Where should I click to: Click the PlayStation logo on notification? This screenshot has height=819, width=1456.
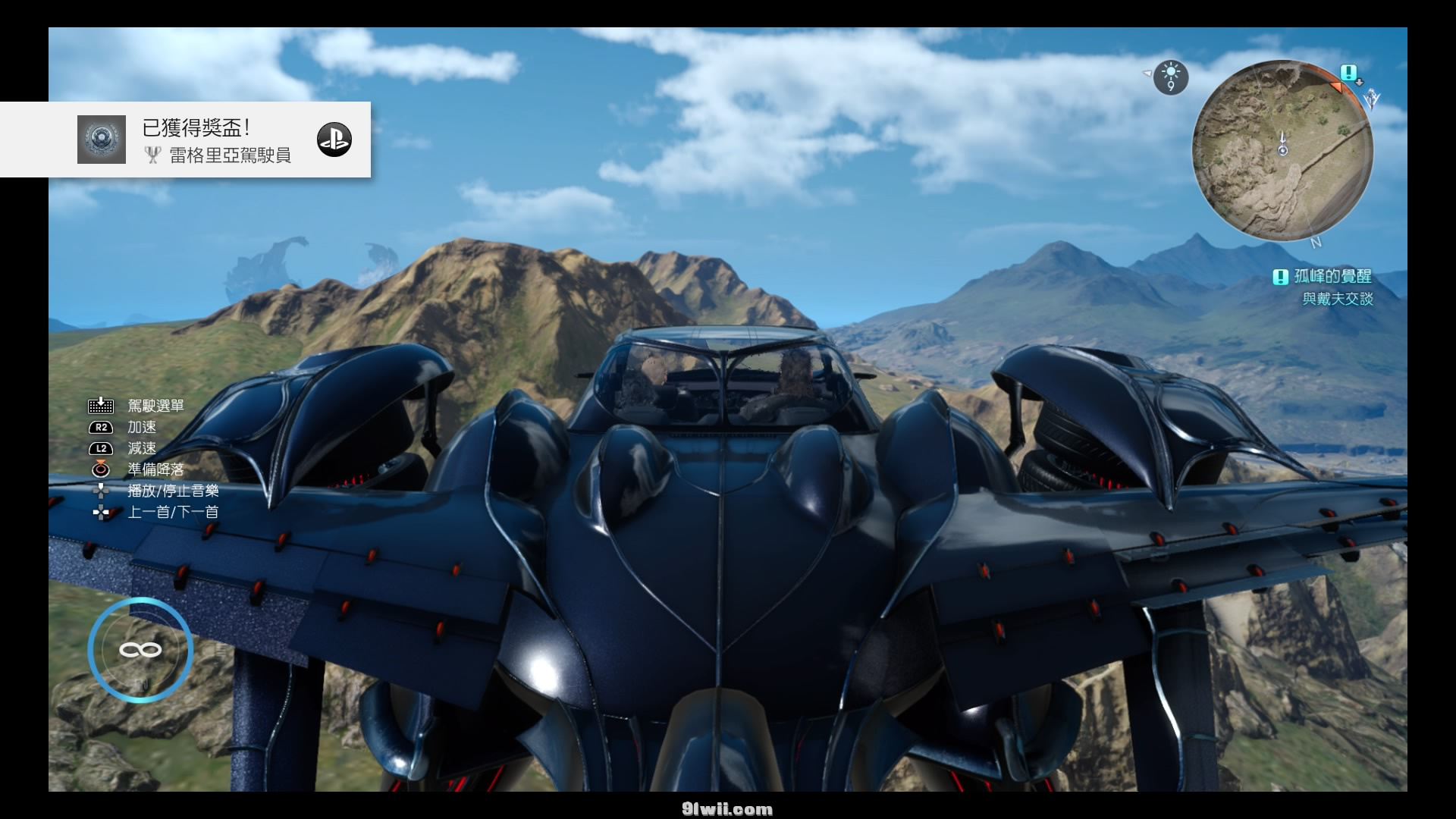(x=334, y=140)
